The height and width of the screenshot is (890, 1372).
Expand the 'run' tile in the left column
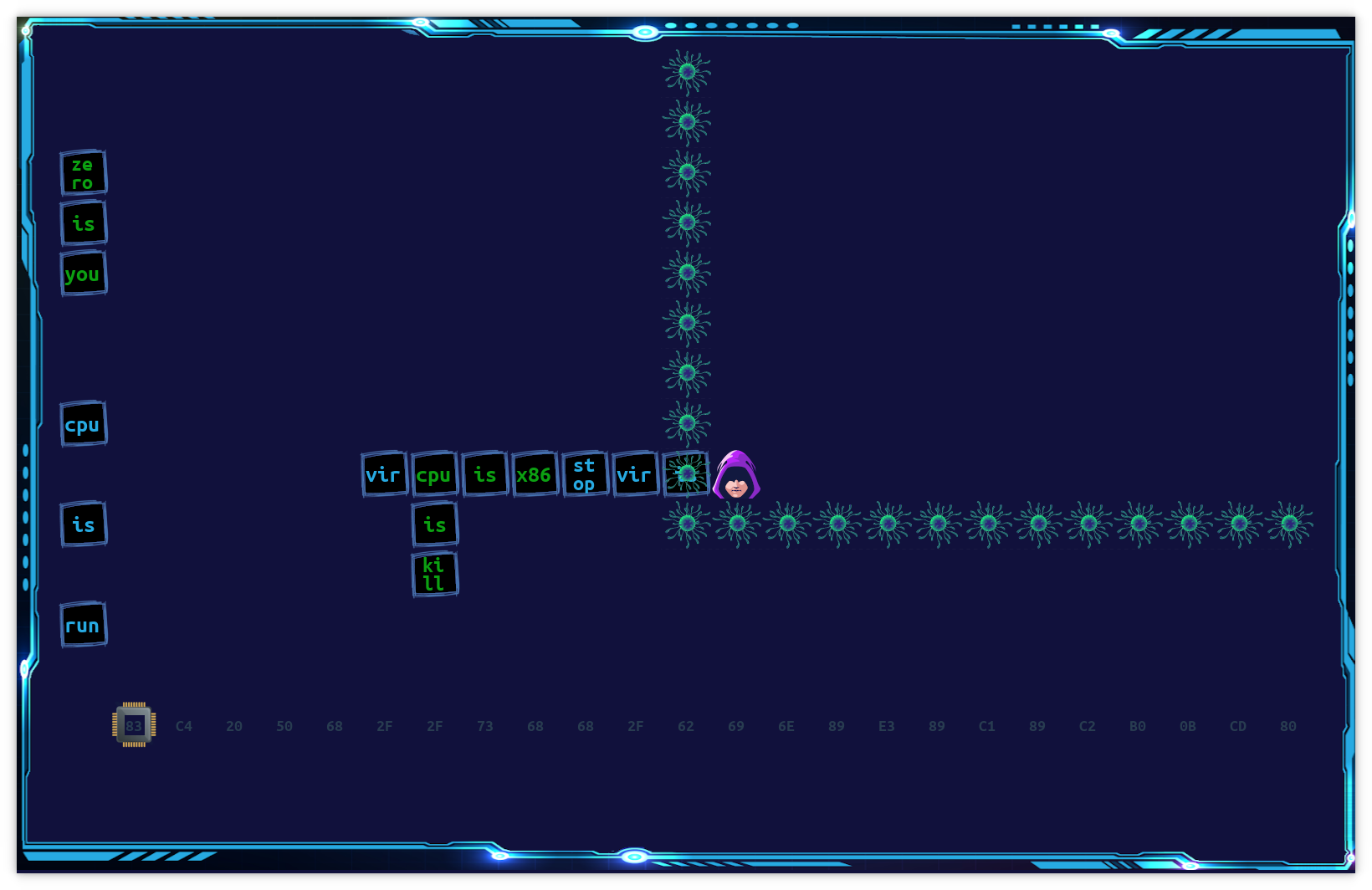(83, 625)
